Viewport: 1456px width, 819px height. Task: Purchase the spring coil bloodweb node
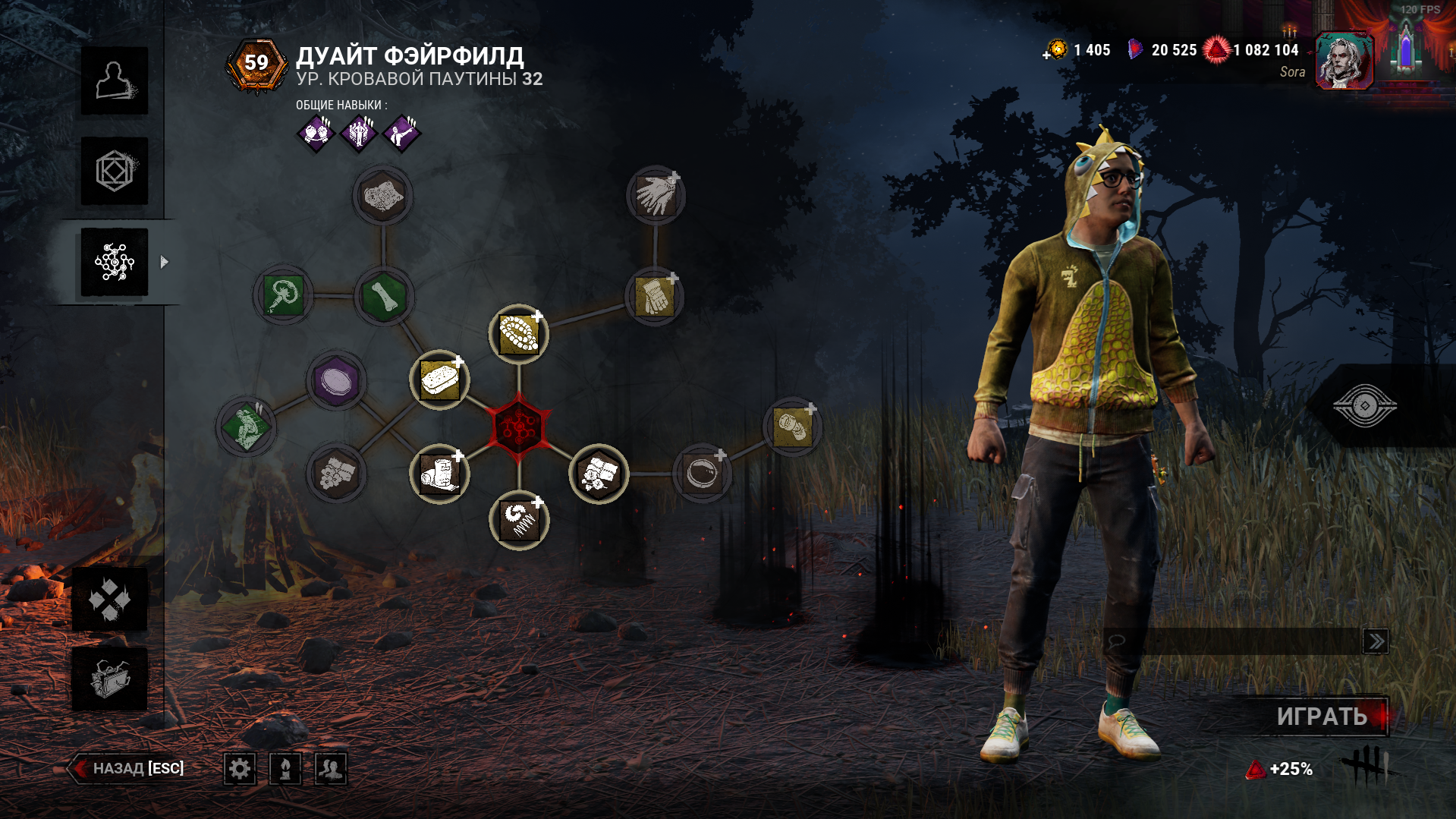pos(520,521)
